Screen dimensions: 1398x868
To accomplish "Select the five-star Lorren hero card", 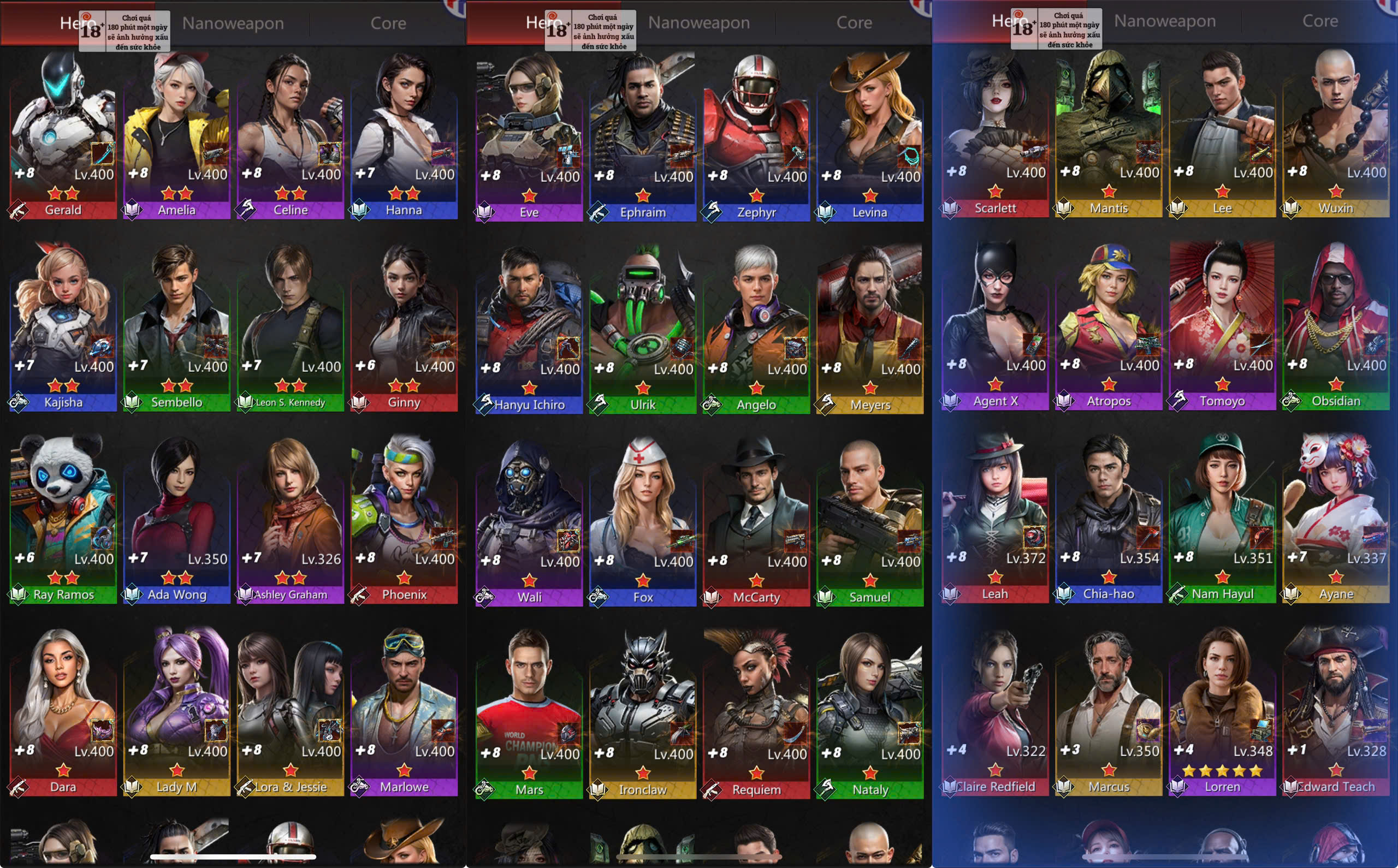I will click(1222, 712).
